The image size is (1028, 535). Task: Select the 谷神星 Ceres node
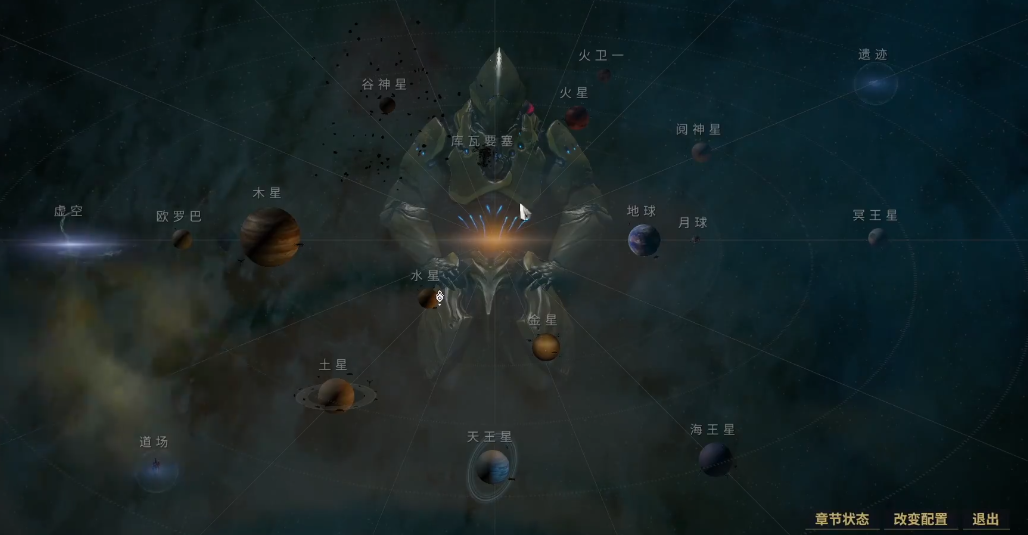pyautogui.click(x=387, y=105)
